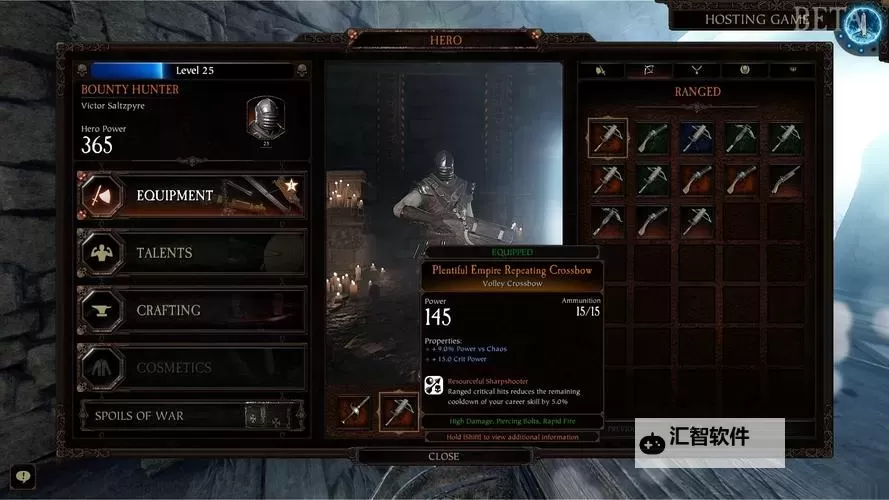Switch to the charm tab

pyautogui.click(x=746, y=70)
